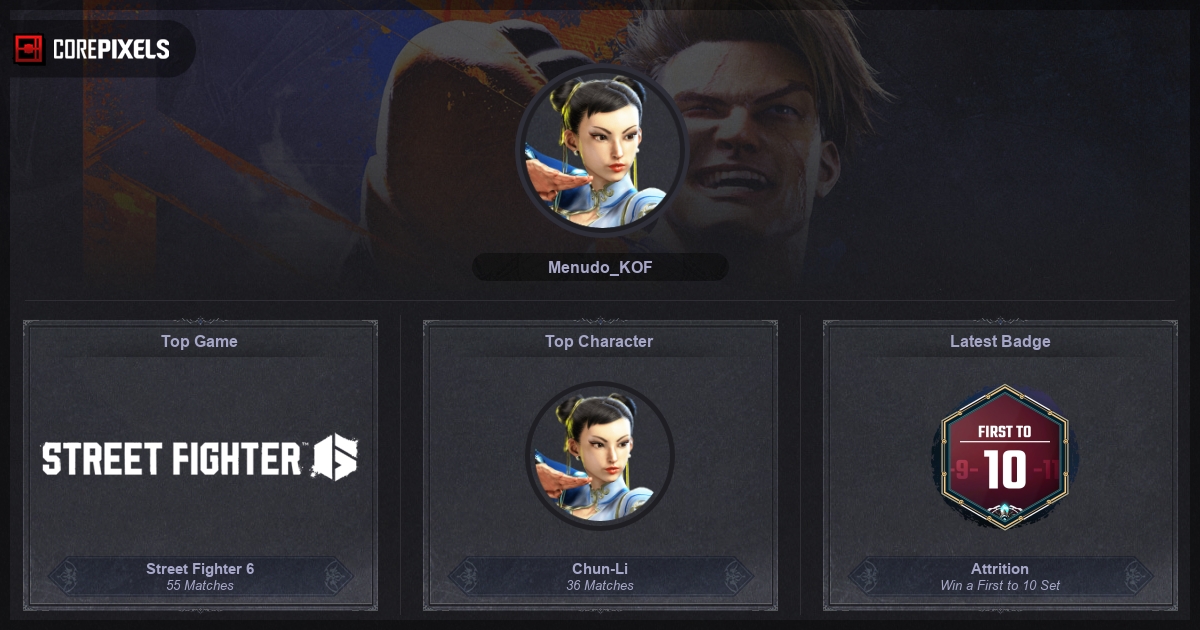
Task: Click the CorePixels logo
Action: 92,49
